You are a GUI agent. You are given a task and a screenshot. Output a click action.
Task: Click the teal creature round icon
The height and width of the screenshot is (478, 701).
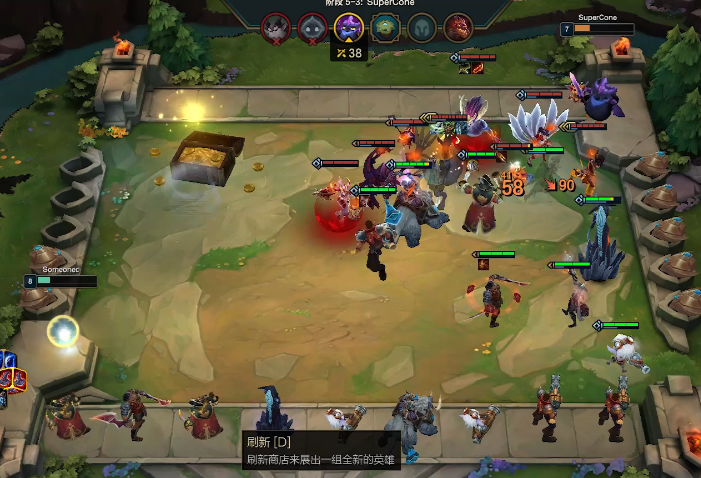(385, 27)
